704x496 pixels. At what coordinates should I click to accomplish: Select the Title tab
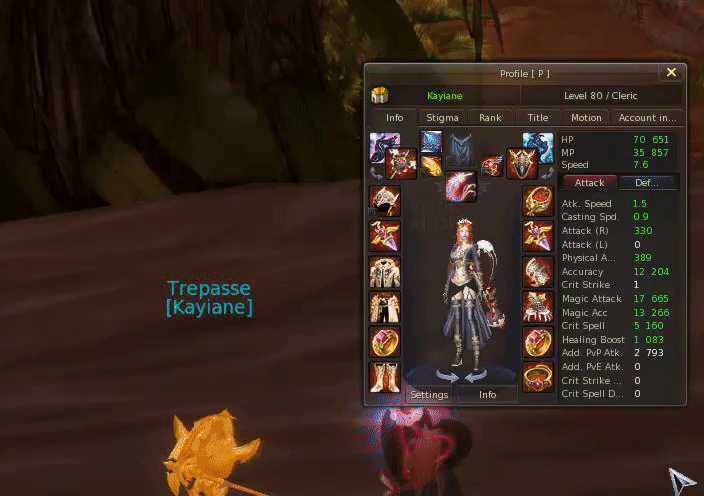(x=538, y=117)
